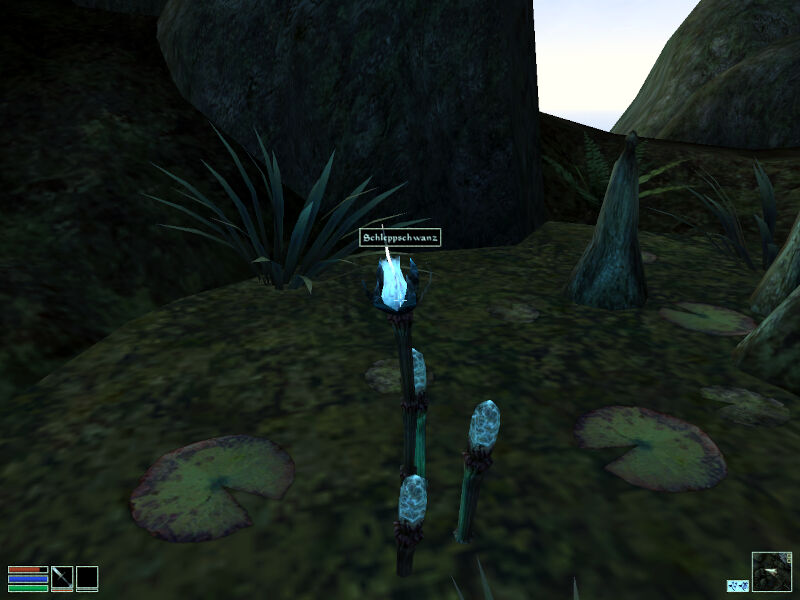
Task: Open the minimap
Action: pos(771,571)
